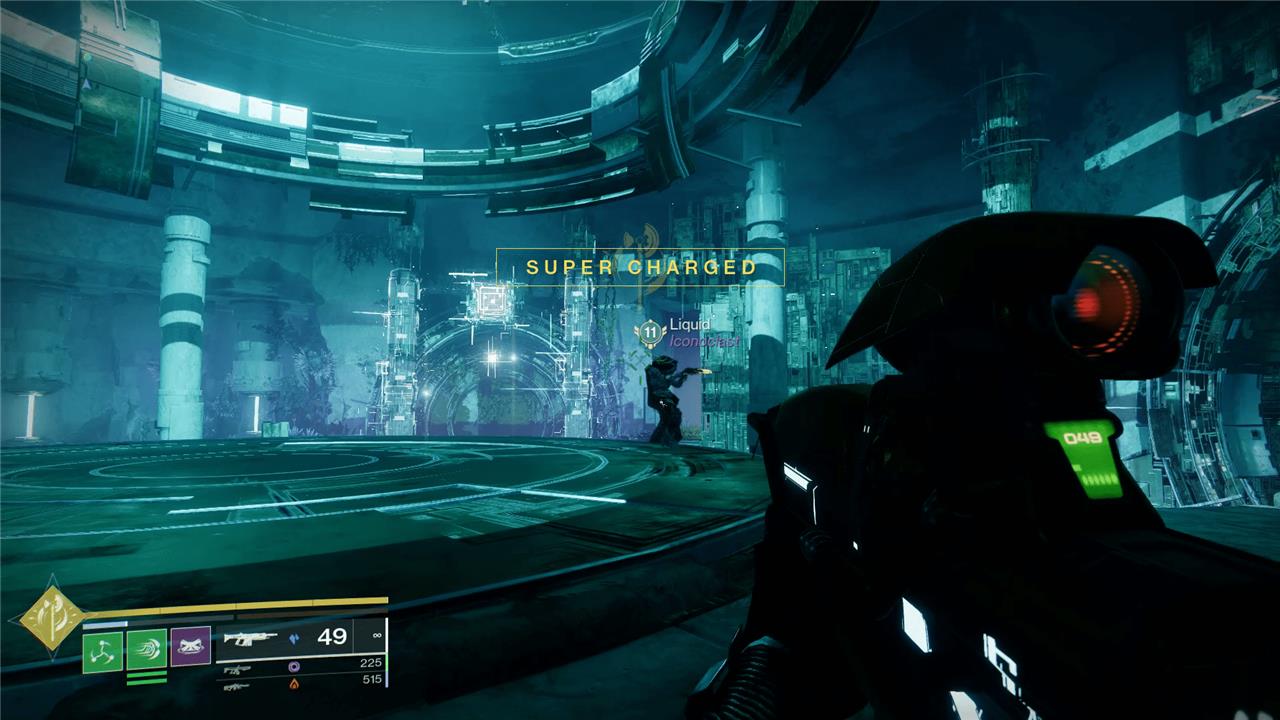Switch to the Solar heavy weapon row
The height and width of the screenshot is (720, 1280).
[300, 684]
